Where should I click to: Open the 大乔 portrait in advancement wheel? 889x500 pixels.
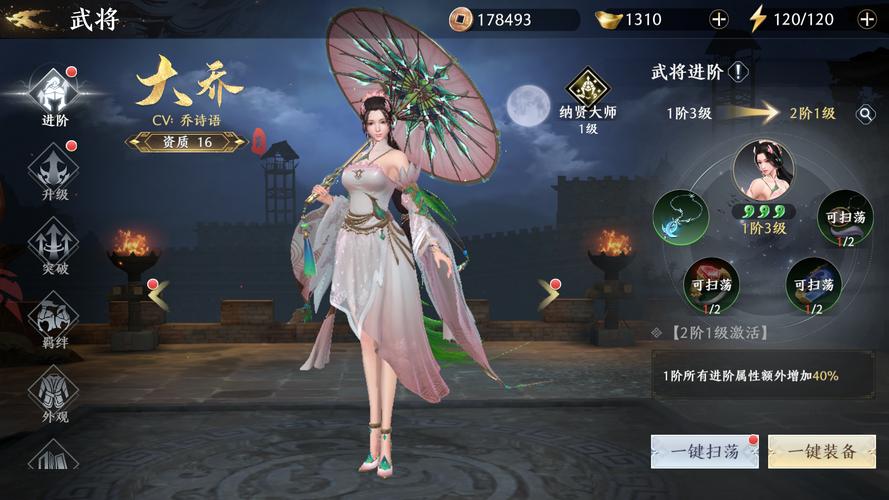(763, 168)
